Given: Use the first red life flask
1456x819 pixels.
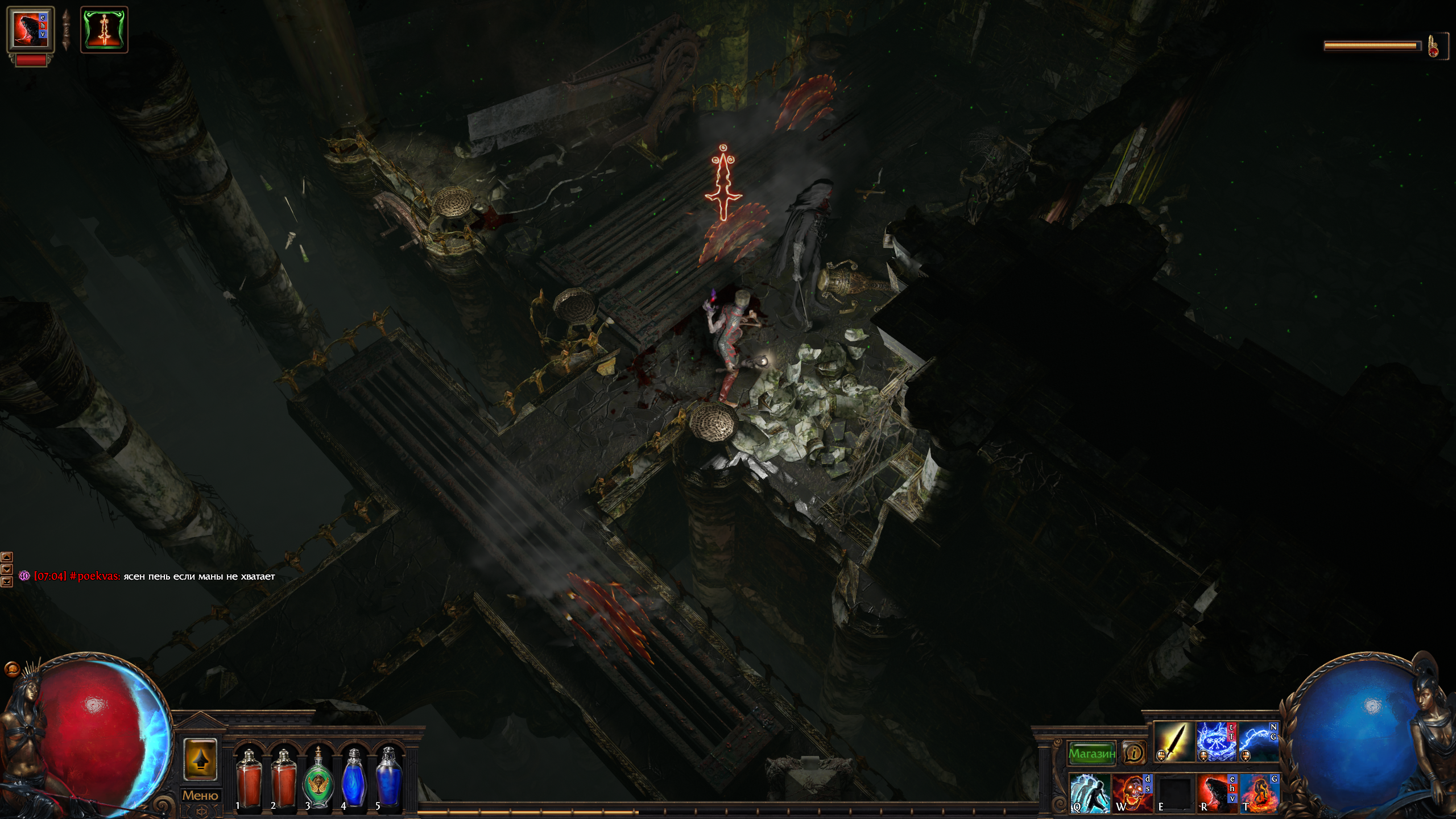Looking at the screenshot, I should pyautogui.click(x=249, y=777).
